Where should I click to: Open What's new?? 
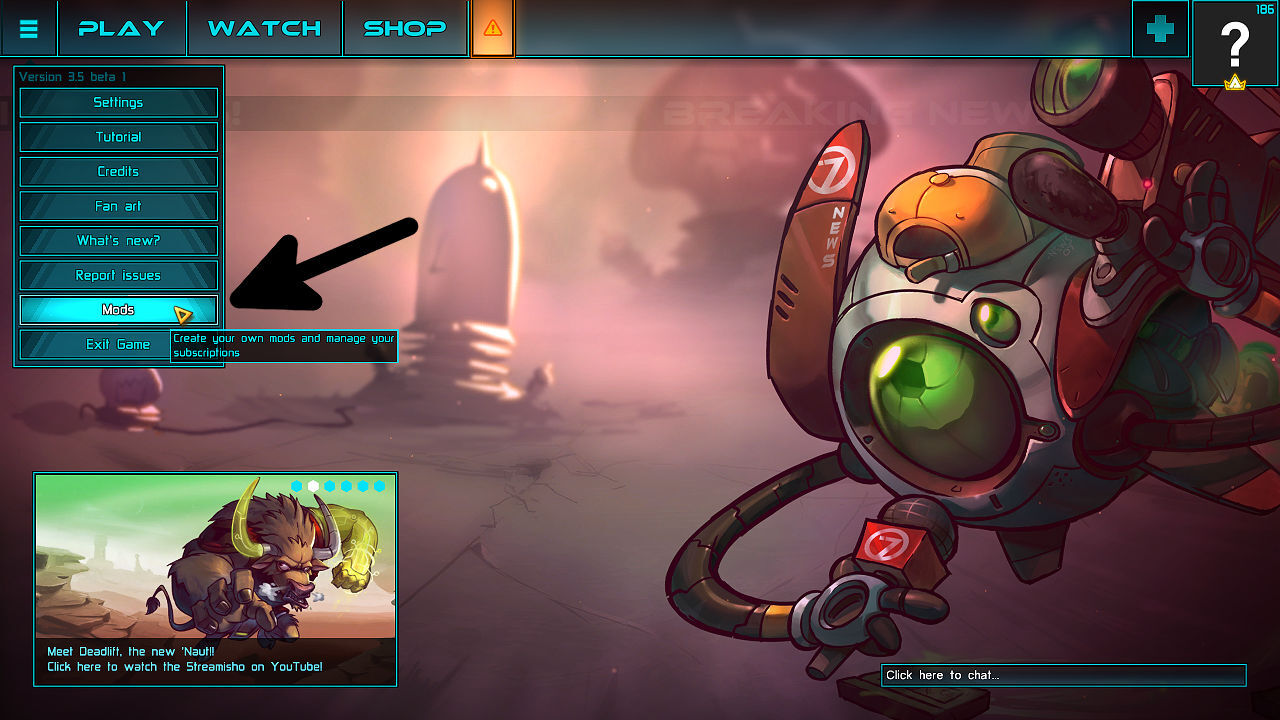click(x=118, y=240)
